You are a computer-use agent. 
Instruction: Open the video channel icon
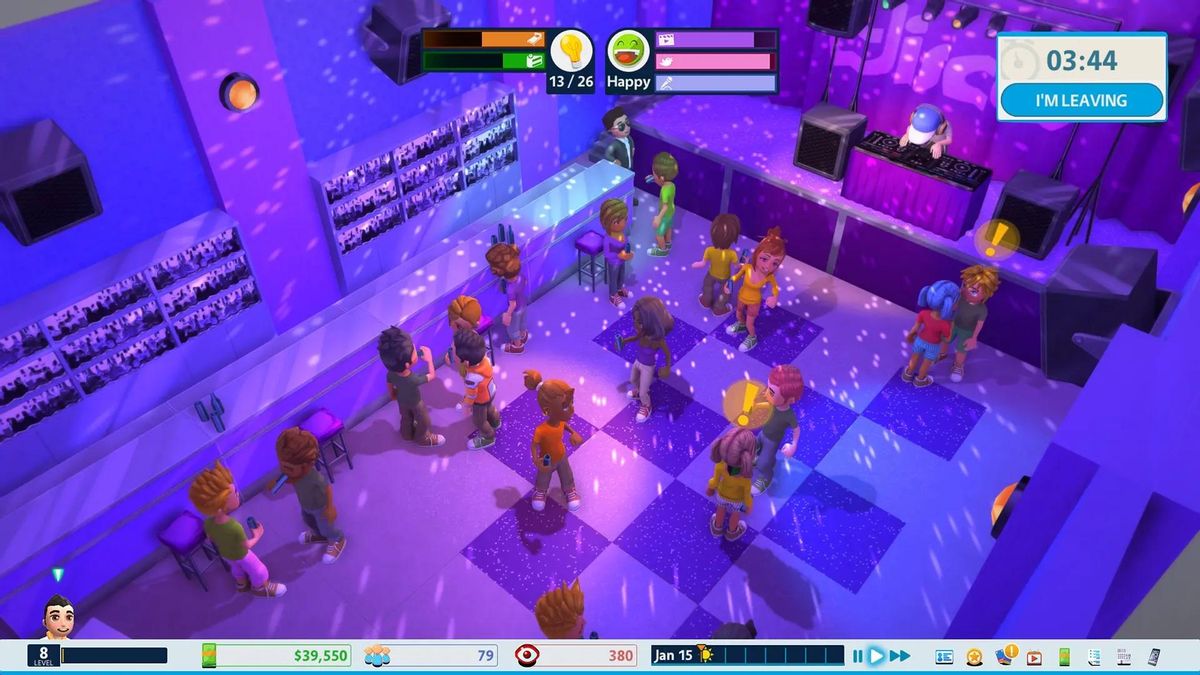coord(1034,657)
